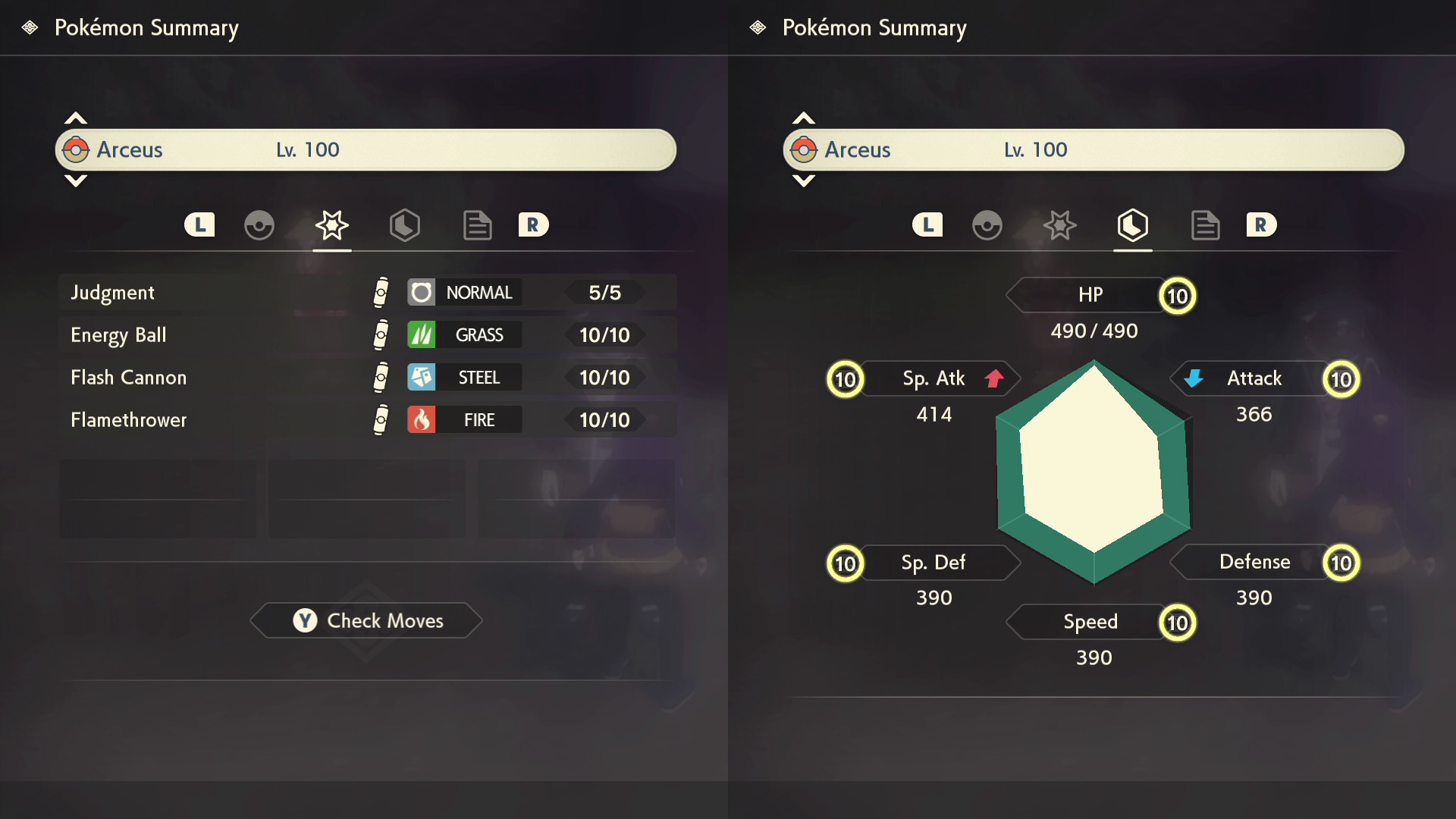Select the Flamethrower move
1456x819 pixels.
point(367,420)
